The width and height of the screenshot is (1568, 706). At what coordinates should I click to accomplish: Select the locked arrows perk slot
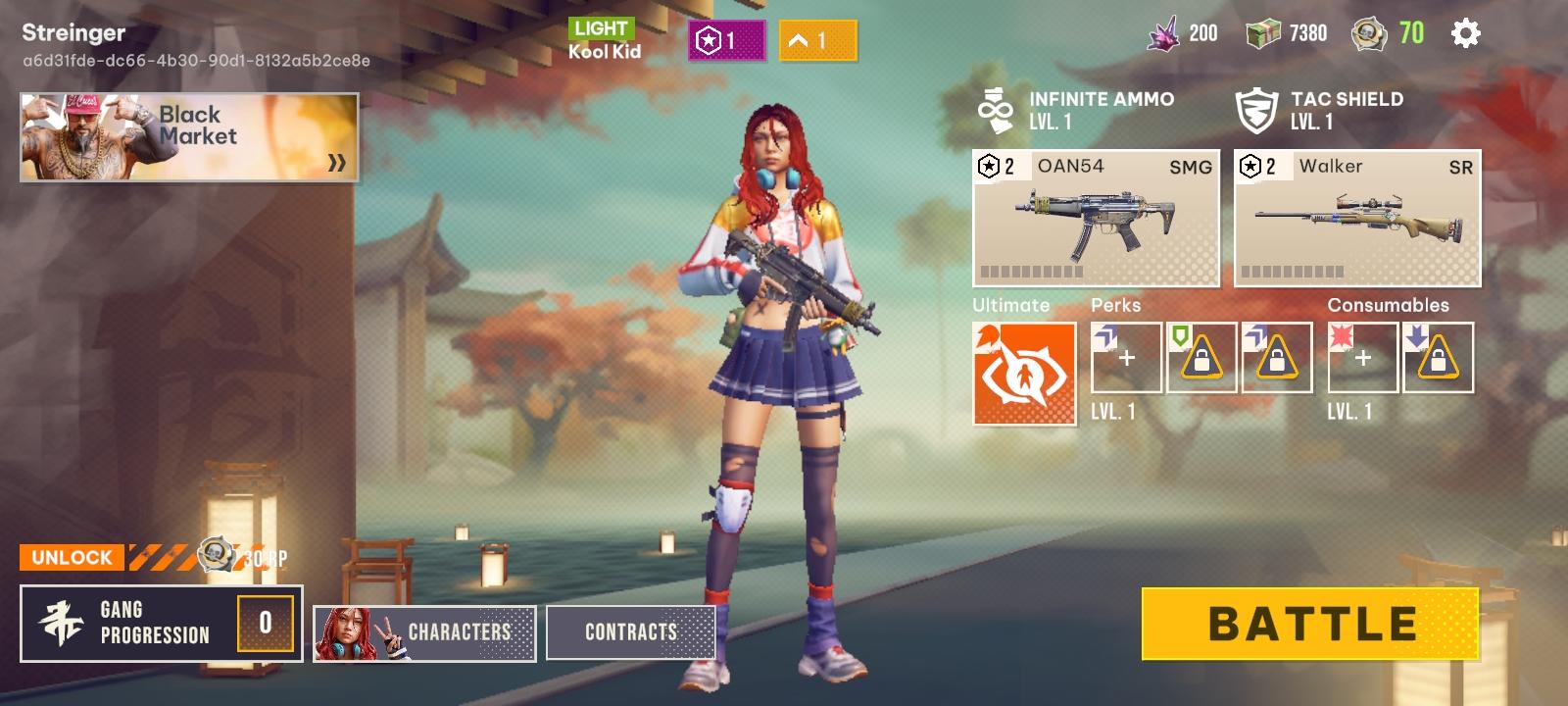pyautogui.click(x=1278, y=358)
